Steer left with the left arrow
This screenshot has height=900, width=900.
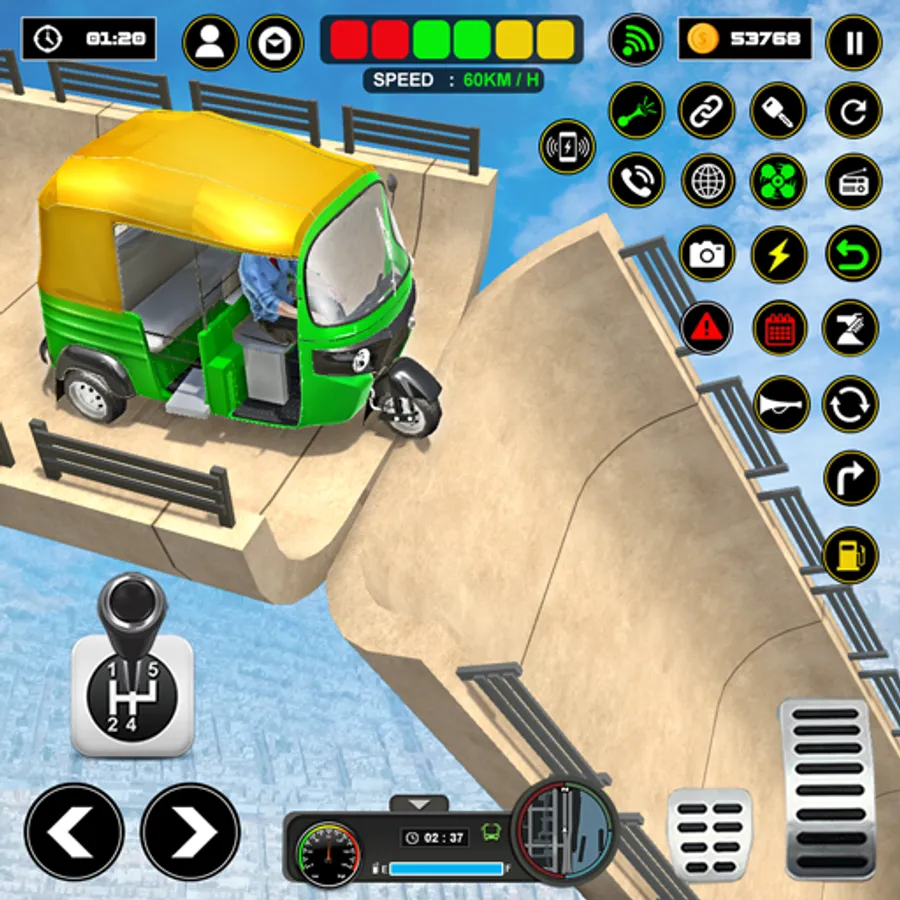tap(74, 831)
